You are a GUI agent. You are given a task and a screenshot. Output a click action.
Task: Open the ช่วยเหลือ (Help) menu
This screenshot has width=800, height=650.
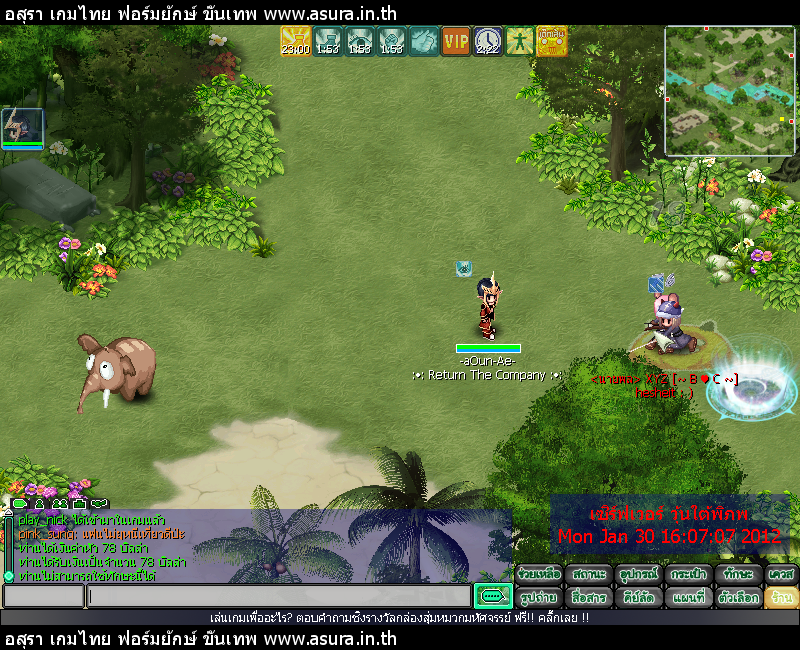click(539, 575)
